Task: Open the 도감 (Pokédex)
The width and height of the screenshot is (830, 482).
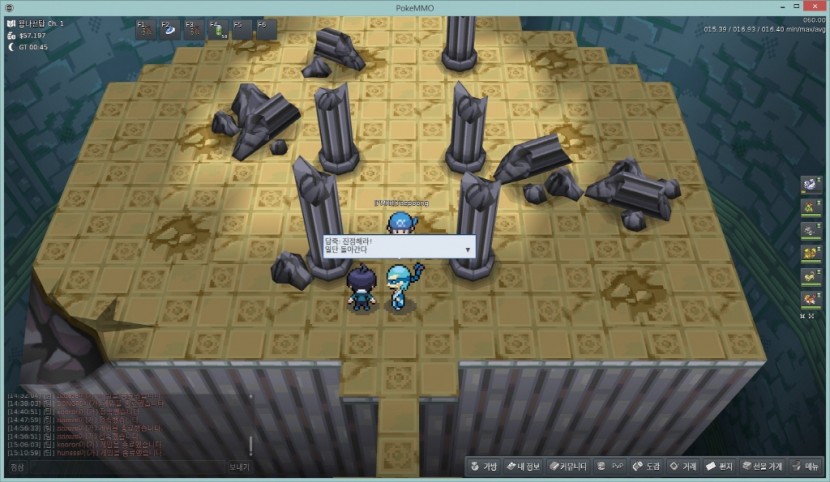Action: click(x=647, y=466)
